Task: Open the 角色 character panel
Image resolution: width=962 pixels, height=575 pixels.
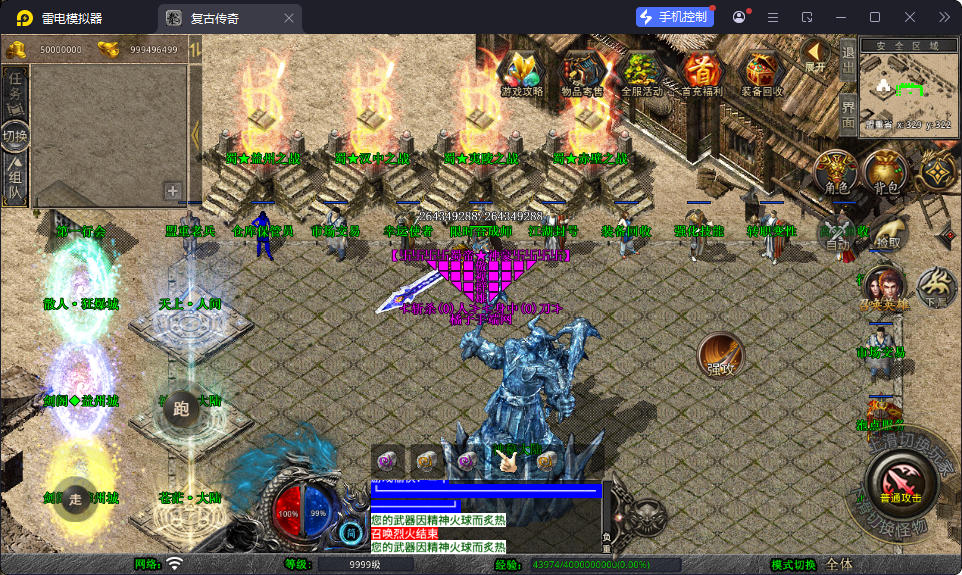Action: coord(836,172)
